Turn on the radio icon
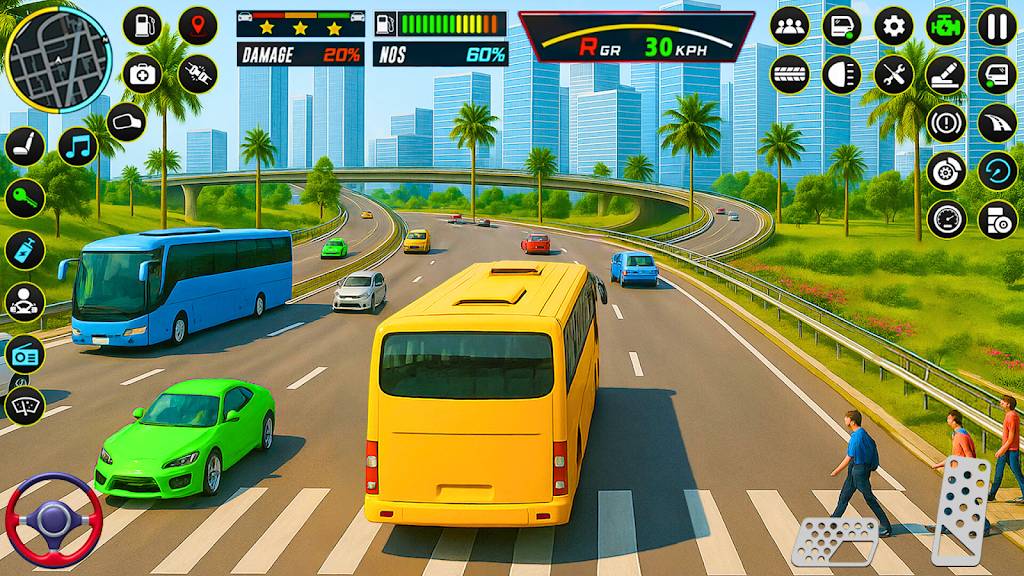Screen dimensions: 1024x576 [x=25, y=354]
